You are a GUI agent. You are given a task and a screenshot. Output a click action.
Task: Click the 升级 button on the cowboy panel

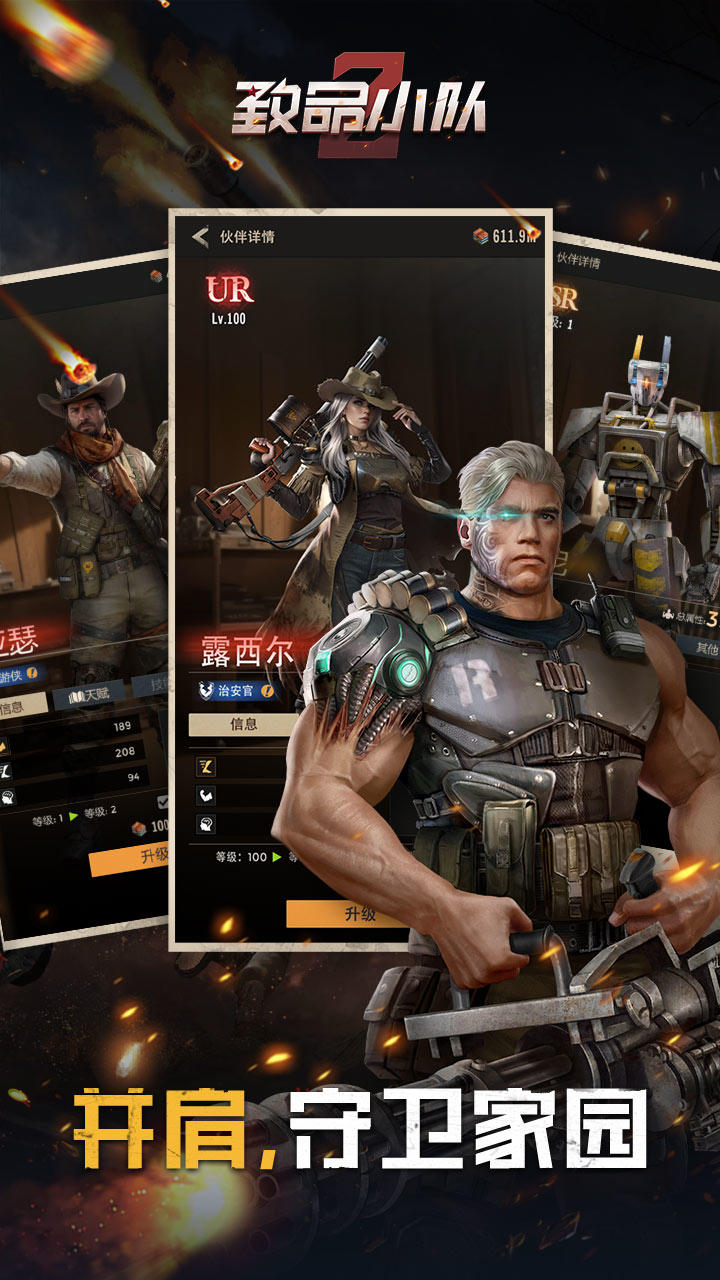tap(130, 856)
